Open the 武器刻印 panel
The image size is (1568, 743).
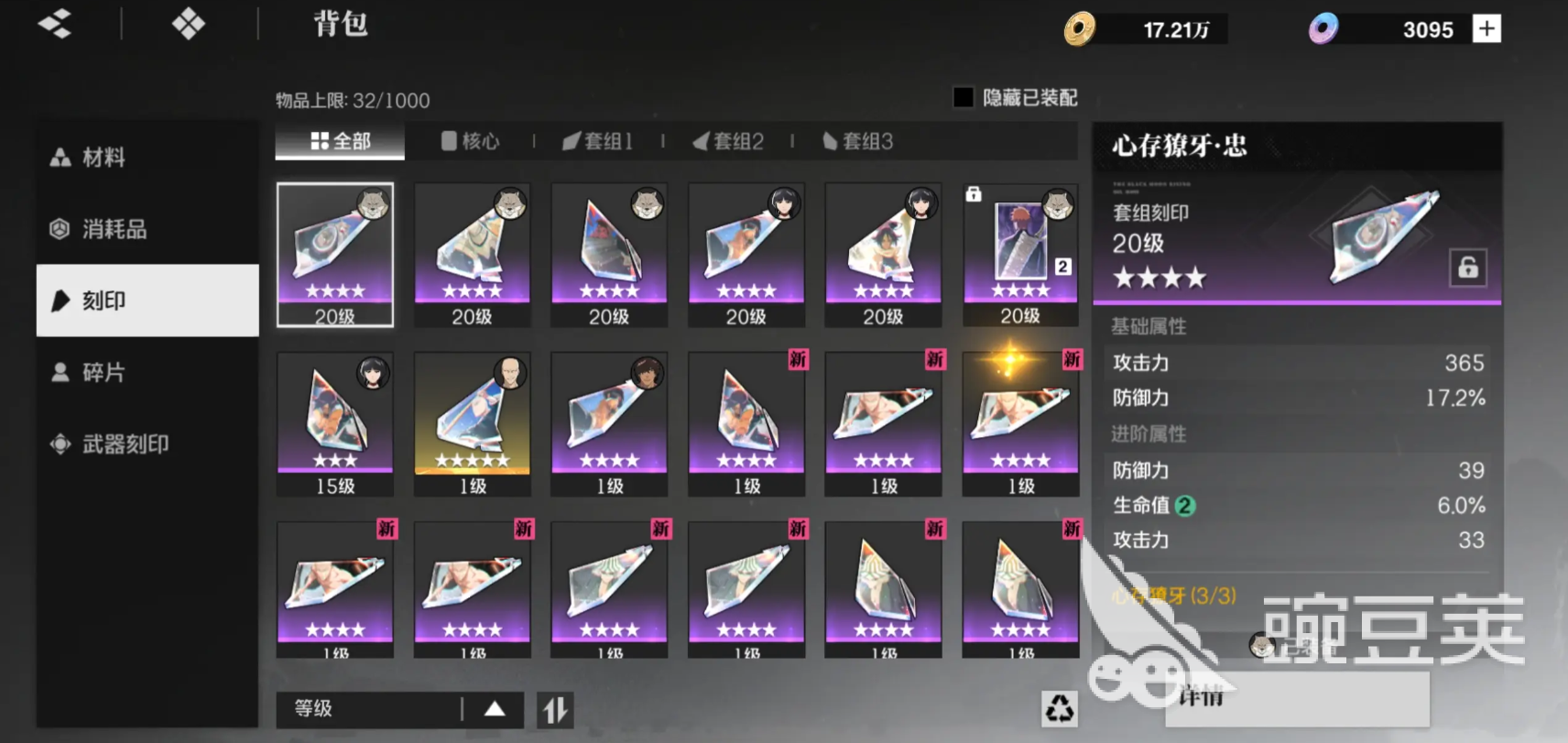click(110, 443)
